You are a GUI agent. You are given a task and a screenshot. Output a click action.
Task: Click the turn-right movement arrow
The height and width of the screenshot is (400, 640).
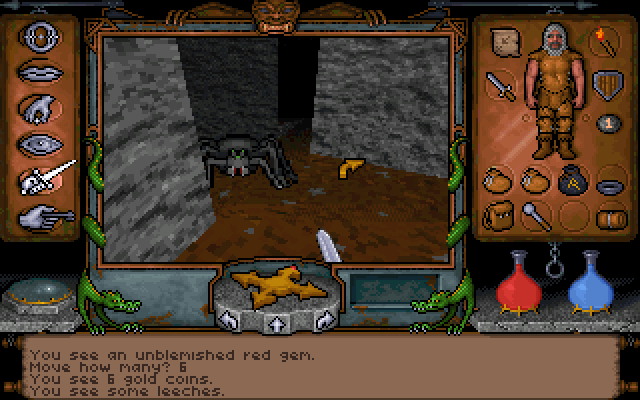(321, 321)
